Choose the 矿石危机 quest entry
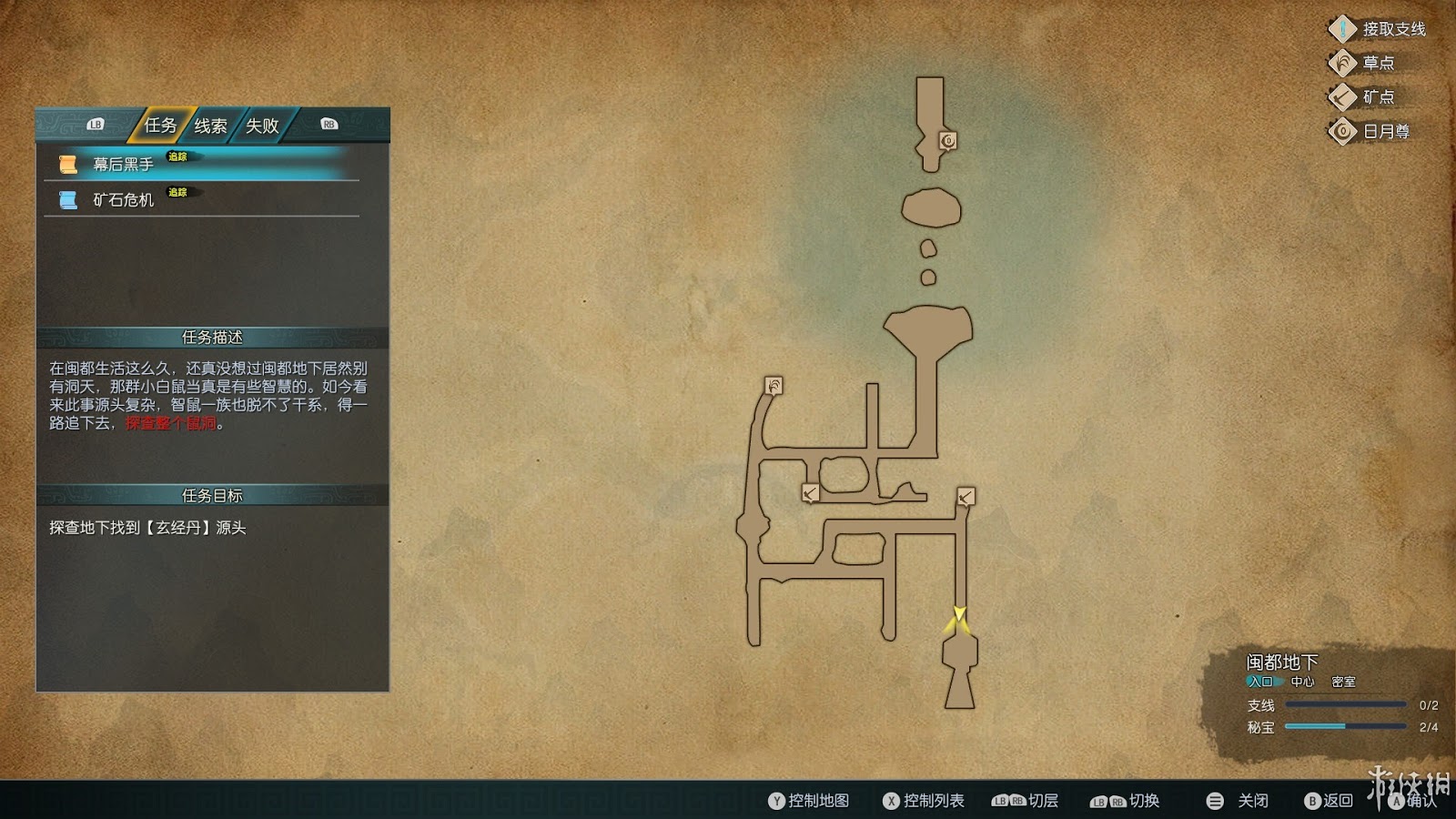Image resolution: width=1456 pixels, height=819 pixels. point(123,200)
